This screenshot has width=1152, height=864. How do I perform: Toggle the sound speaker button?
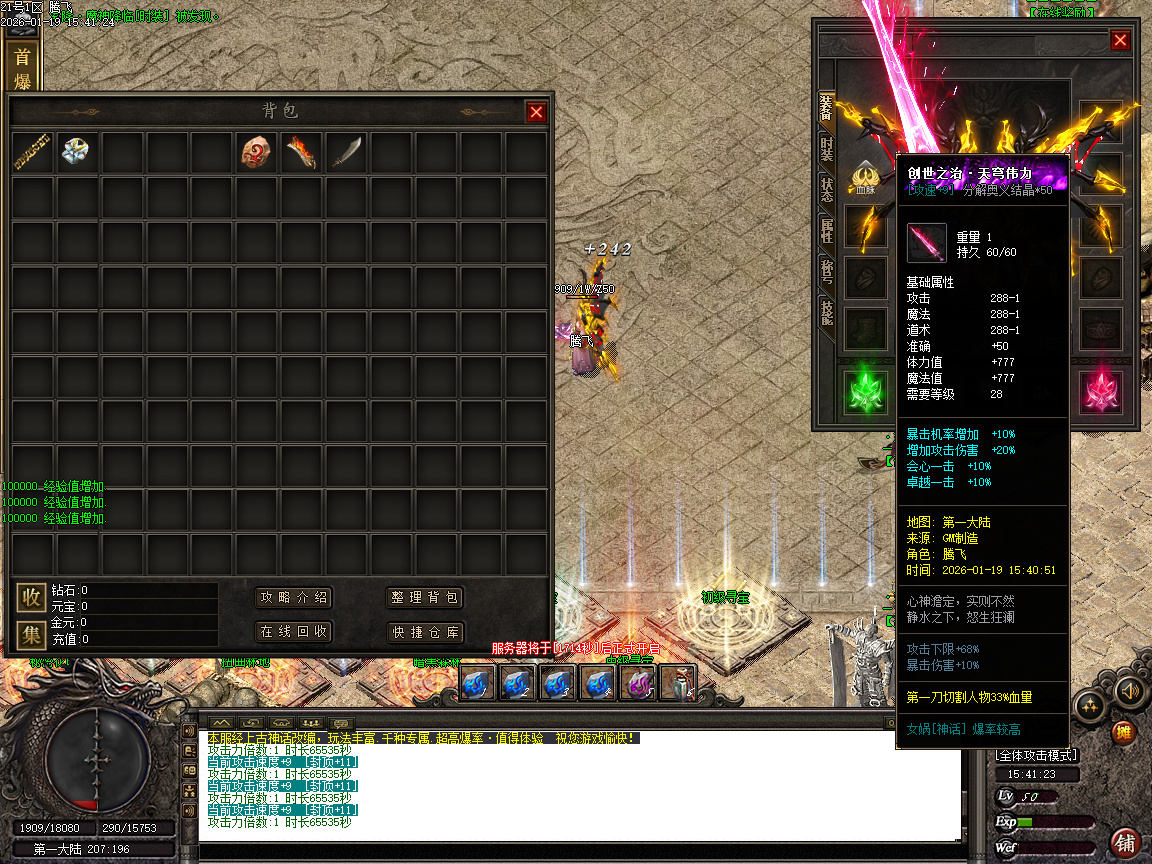coord(1130,691)
